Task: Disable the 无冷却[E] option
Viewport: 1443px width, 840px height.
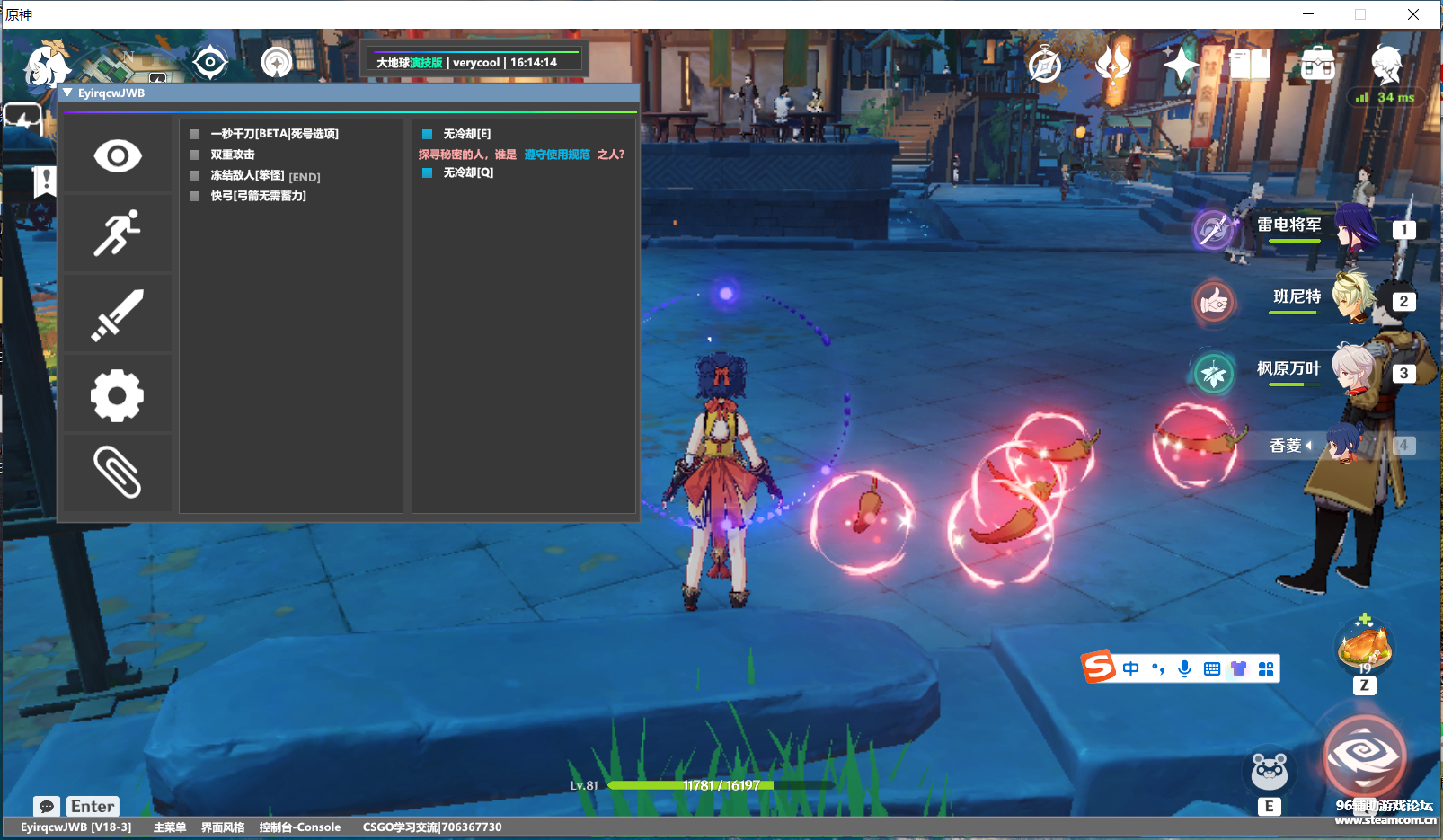Action: 425,133
